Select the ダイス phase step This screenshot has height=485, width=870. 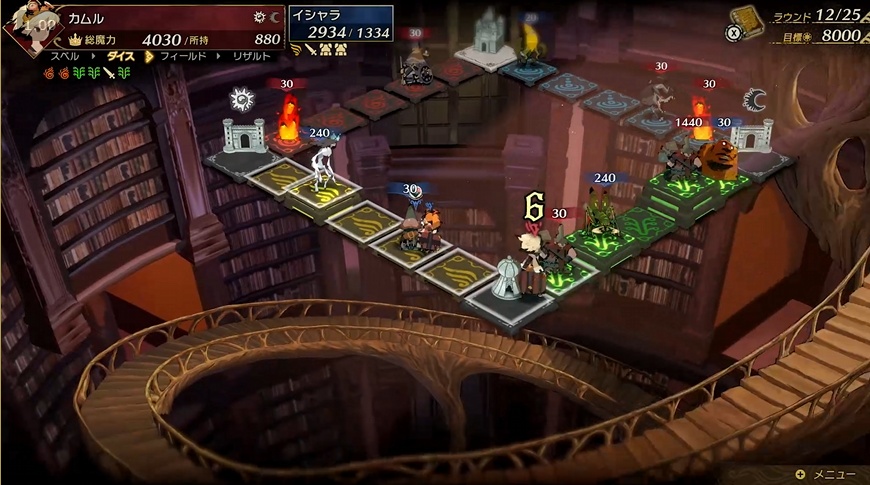point(121,56)
